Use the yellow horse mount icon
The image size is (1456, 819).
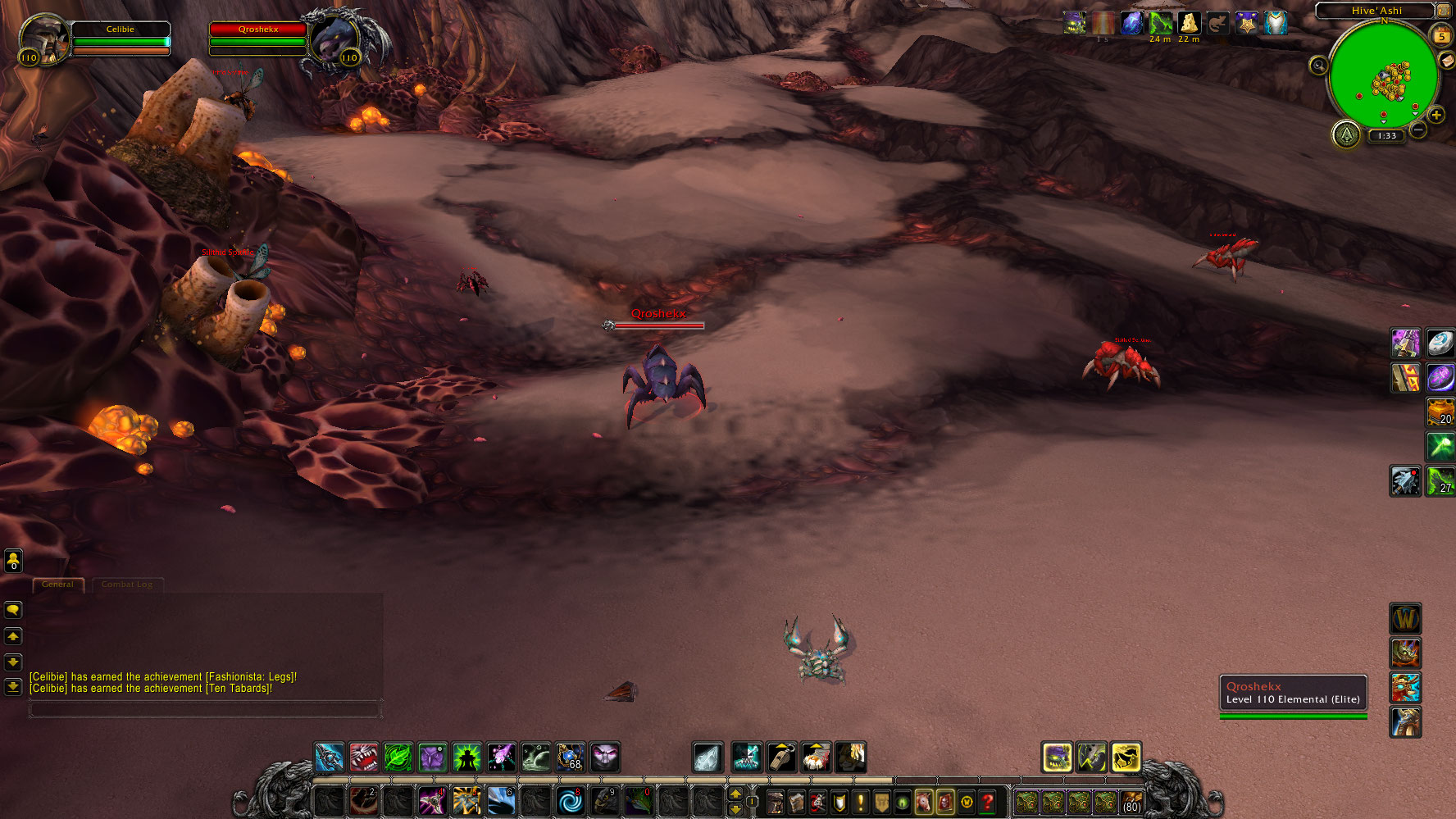[1126, 758]
